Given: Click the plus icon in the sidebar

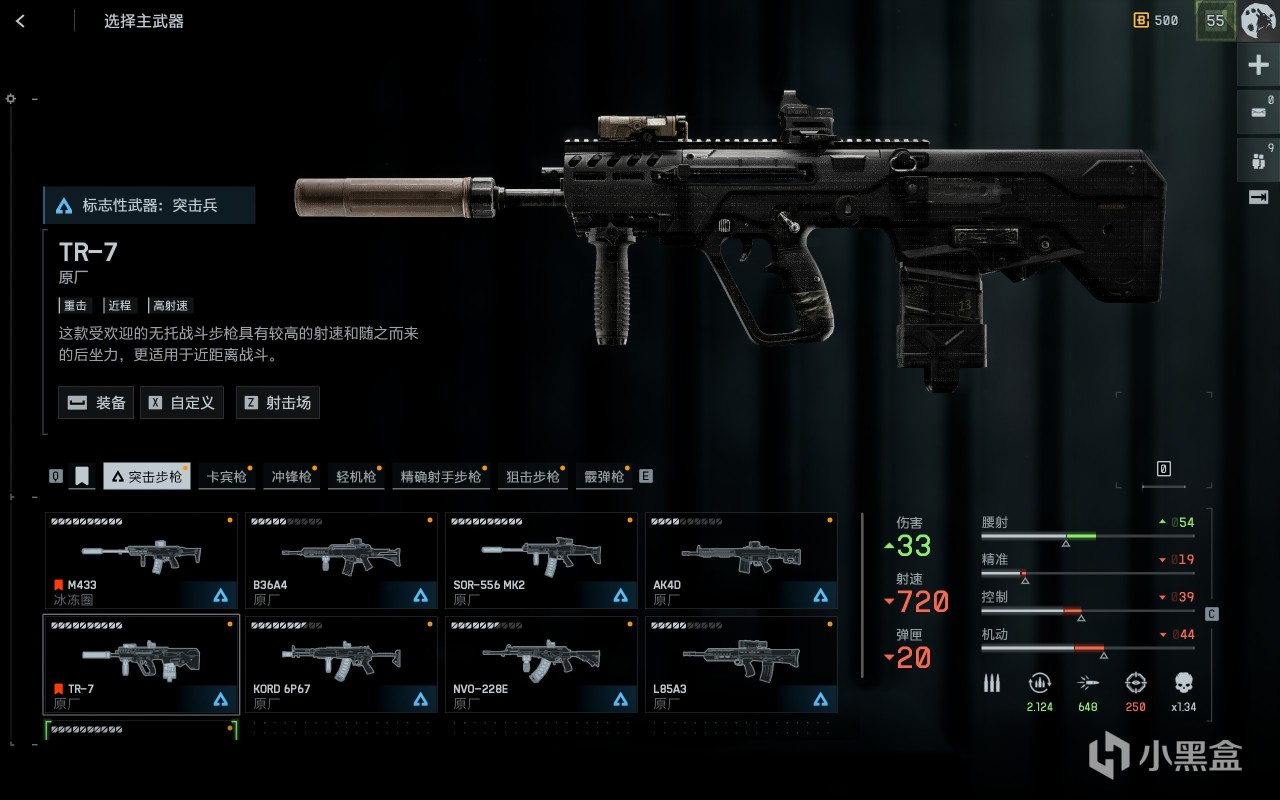Looking at the screenshot, I should 1258,66.
